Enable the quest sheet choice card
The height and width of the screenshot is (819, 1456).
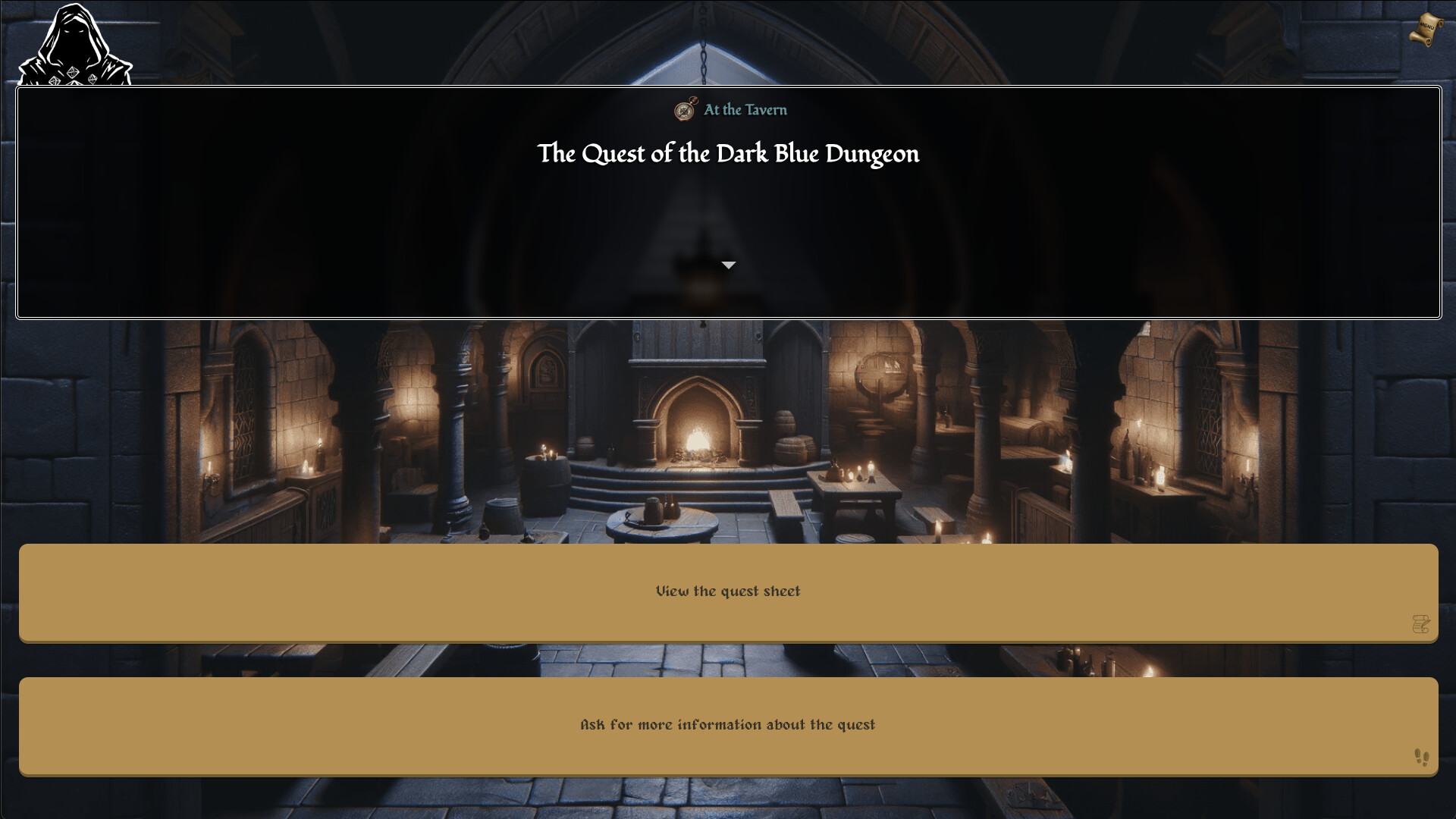[728, 591]
